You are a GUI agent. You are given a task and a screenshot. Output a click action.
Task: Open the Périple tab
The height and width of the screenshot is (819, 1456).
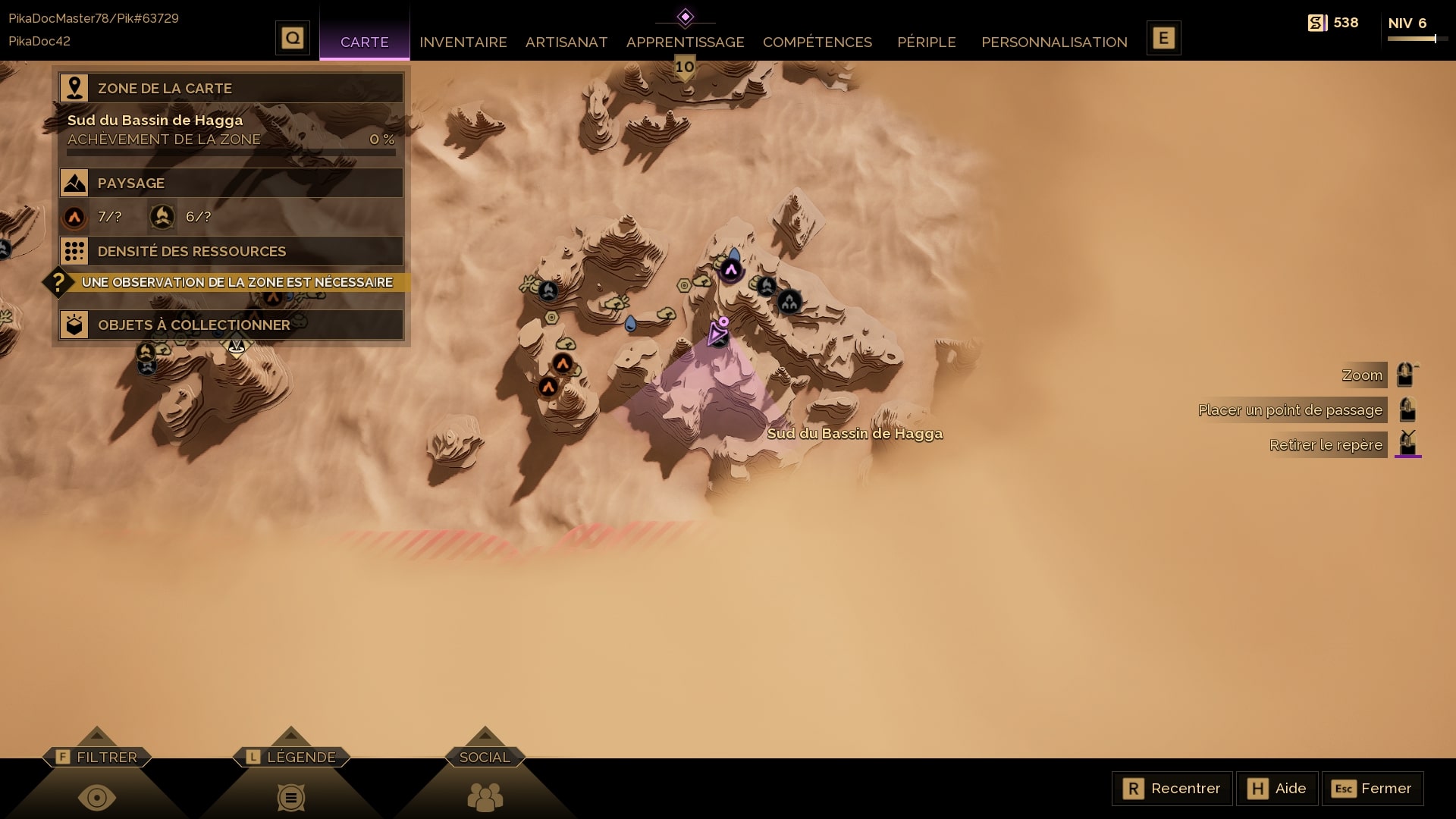click(x=926, y=42)
